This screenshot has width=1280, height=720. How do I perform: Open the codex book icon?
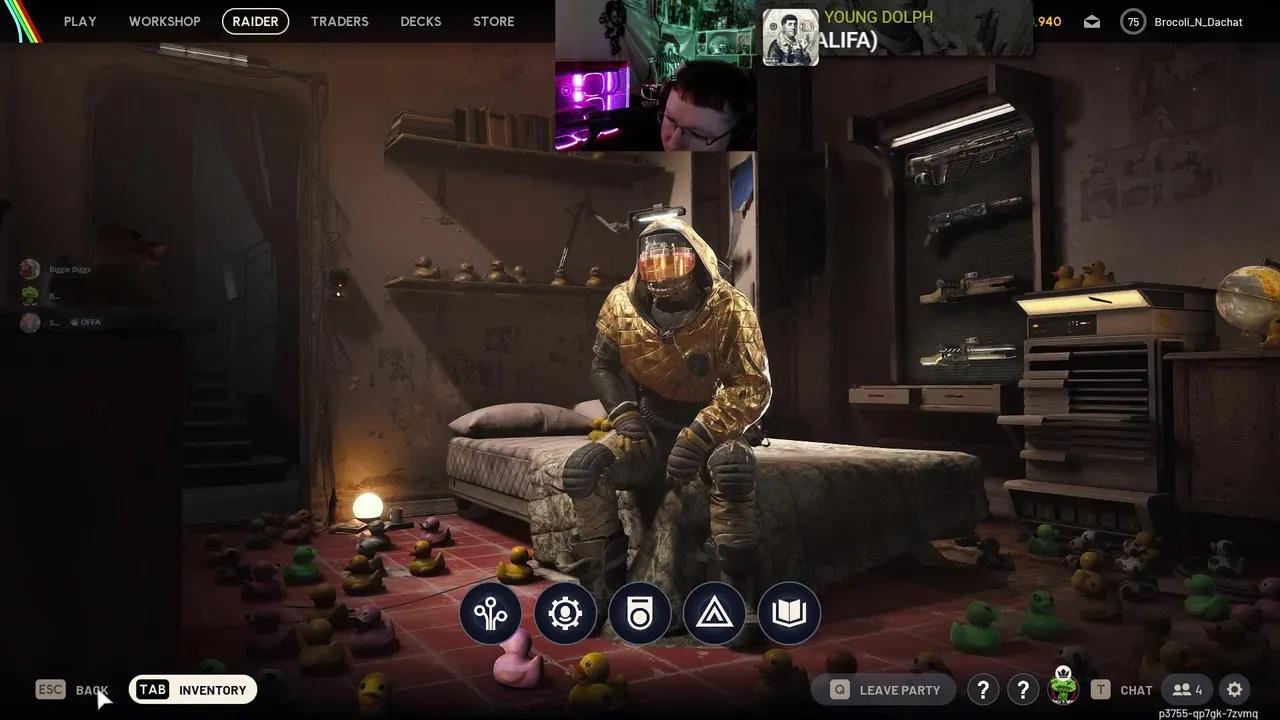(x=789, y=614)
